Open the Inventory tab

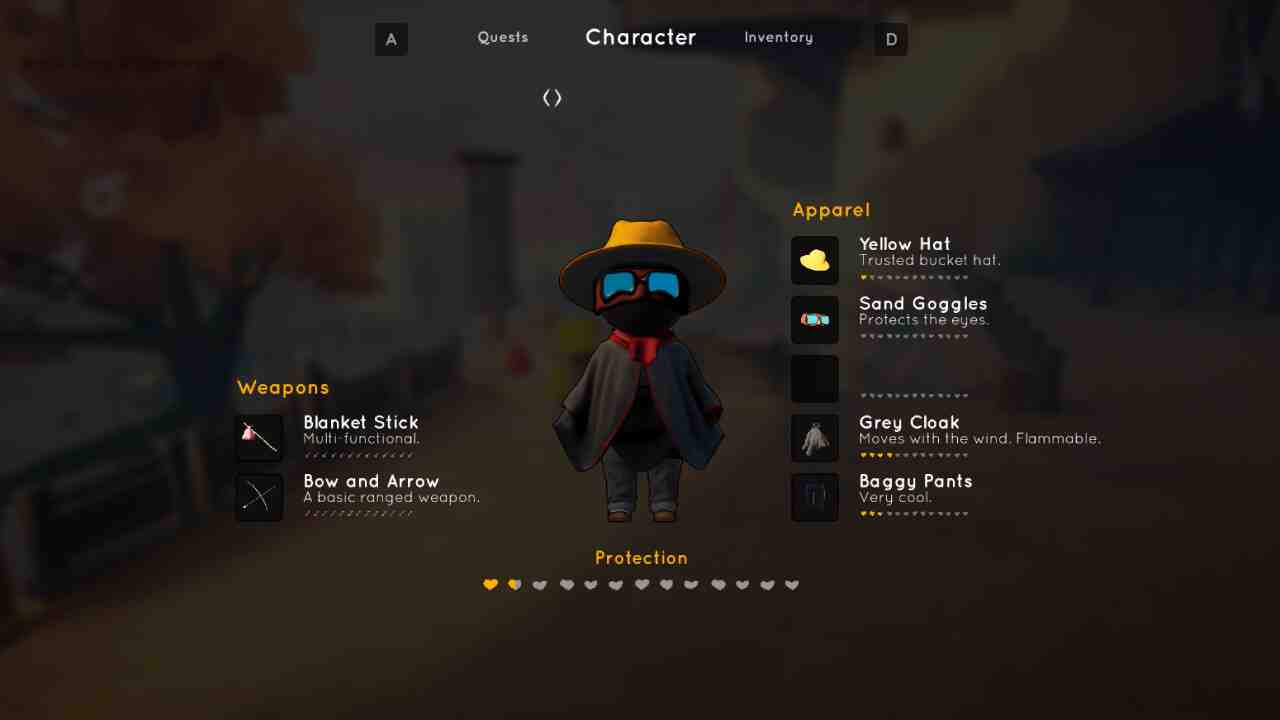click(x=778, y=38)
